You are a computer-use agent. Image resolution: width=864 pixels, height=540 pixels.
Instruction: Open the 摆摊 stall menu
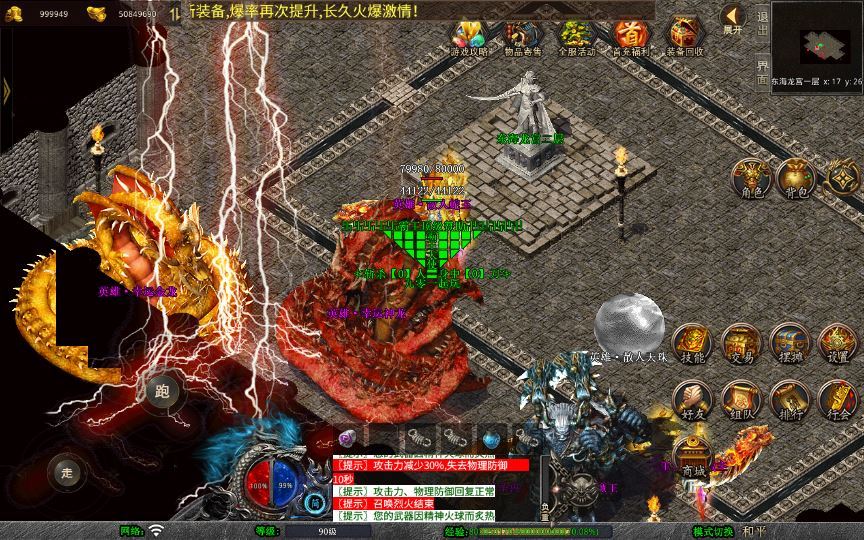coord(790,344)
